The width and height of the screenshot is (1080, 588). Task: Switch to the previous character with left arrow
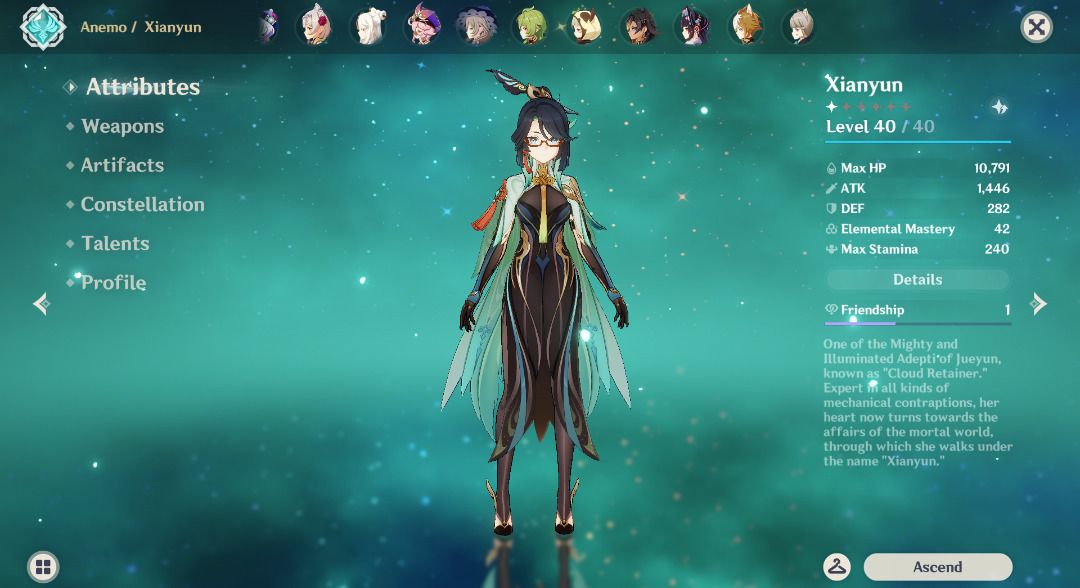41,304
